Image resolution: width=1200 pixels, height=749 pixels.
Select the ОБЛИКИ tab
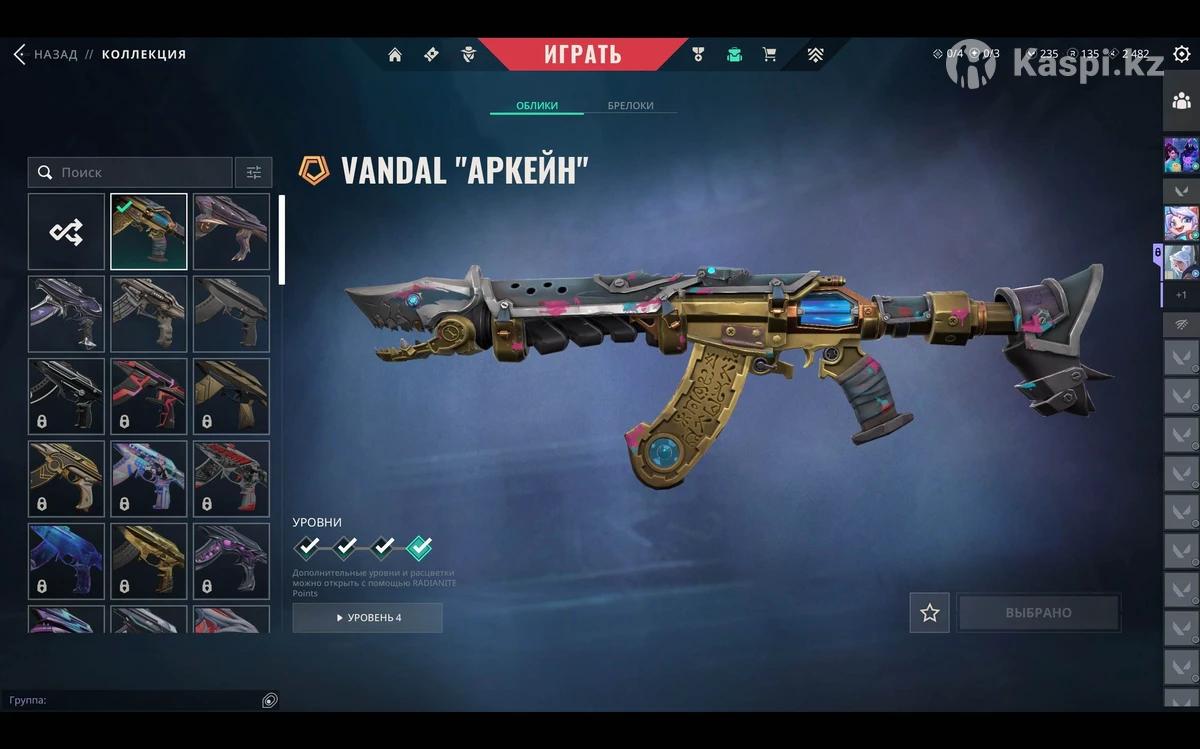click(537, 106)
